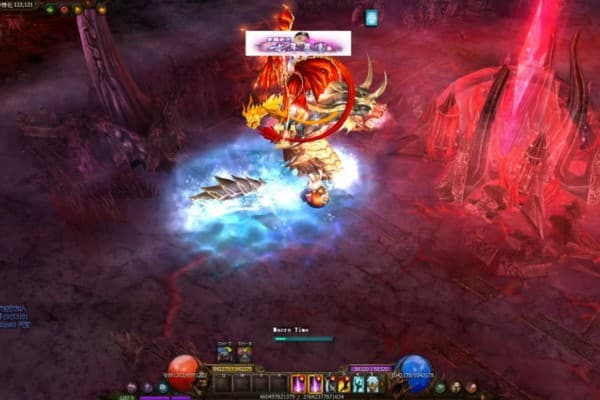The height and width of the screenshot is (400, 600).
Task: Activate the white-haired figure skill icon
Action: (x=372, y=383)
